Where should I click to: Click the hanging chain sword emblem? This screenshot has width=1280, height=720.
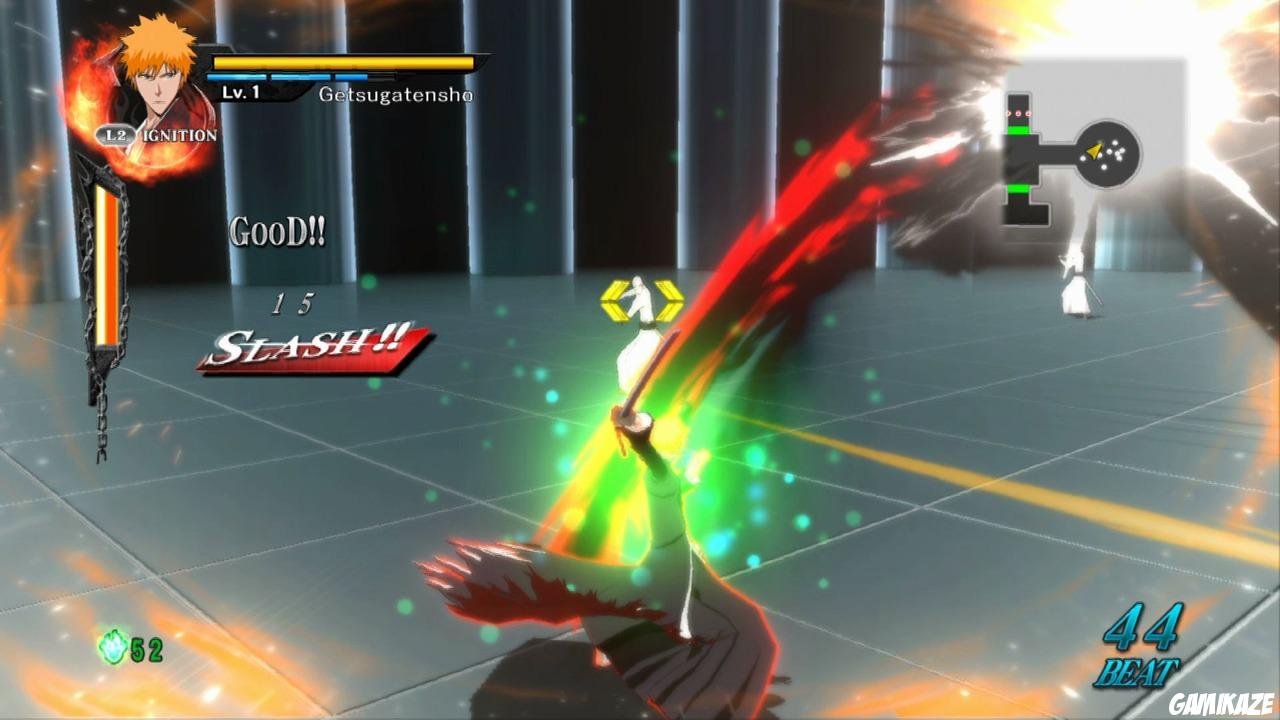click(103, 300)
